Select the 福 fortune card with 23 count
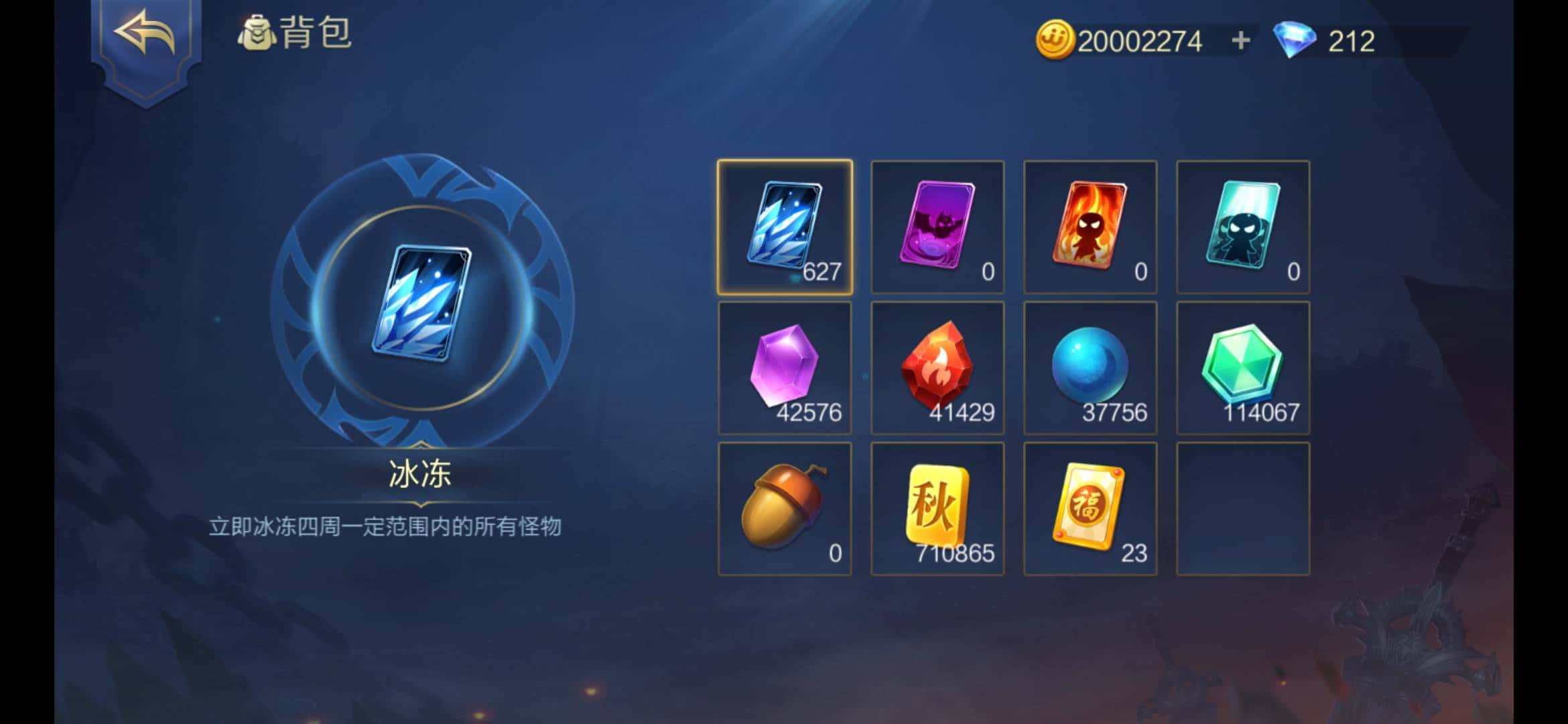 click(1090, 511)
